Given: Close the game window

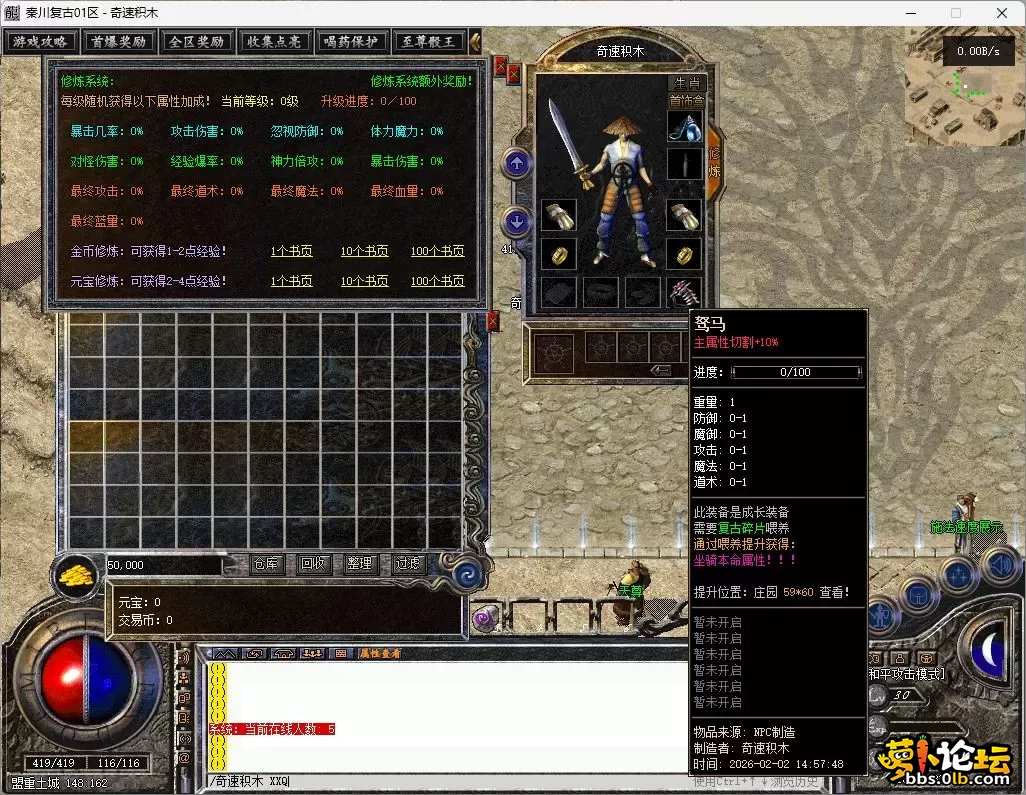Looking at the screenshot, I should 1002,13.
